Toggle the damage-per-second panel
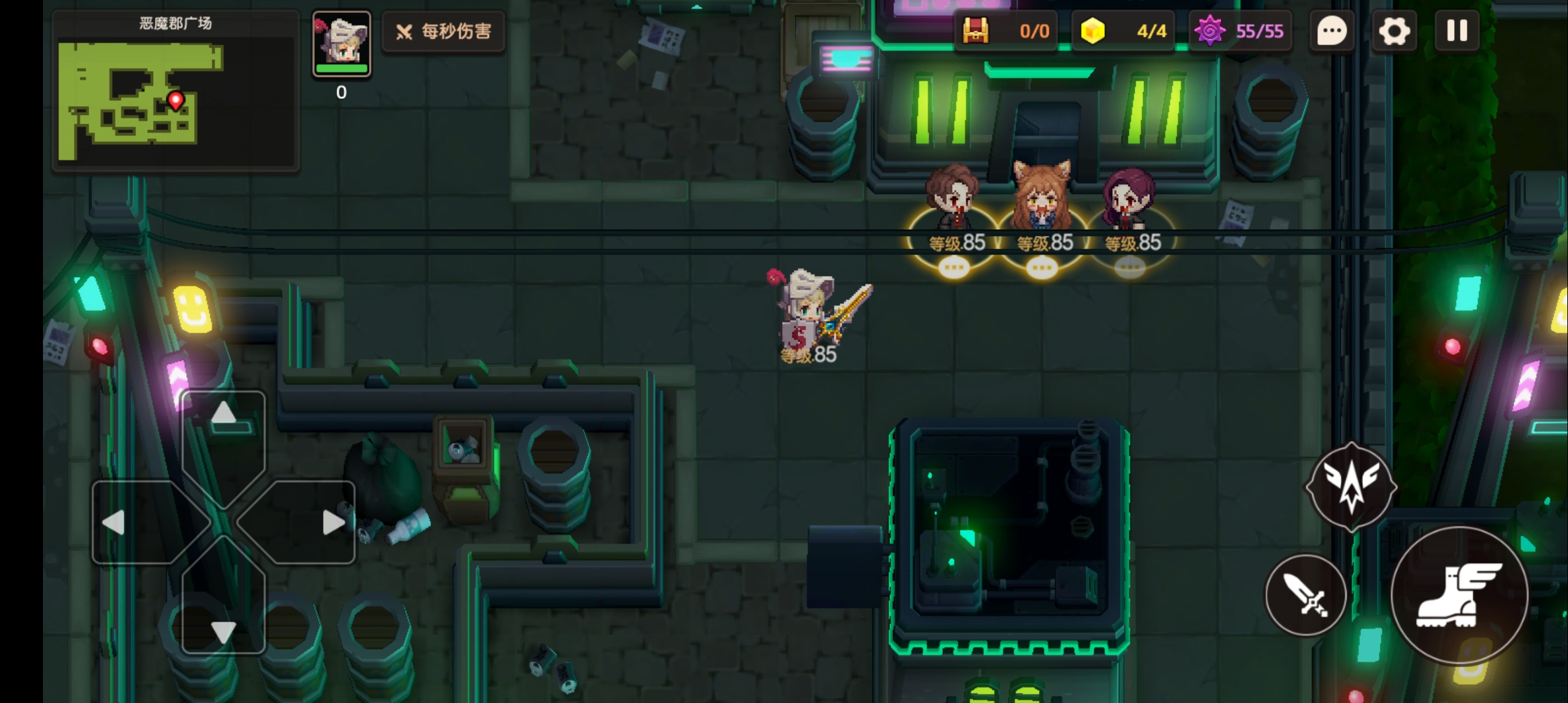Screen dimensions: 1568x703 coord(443,31)
